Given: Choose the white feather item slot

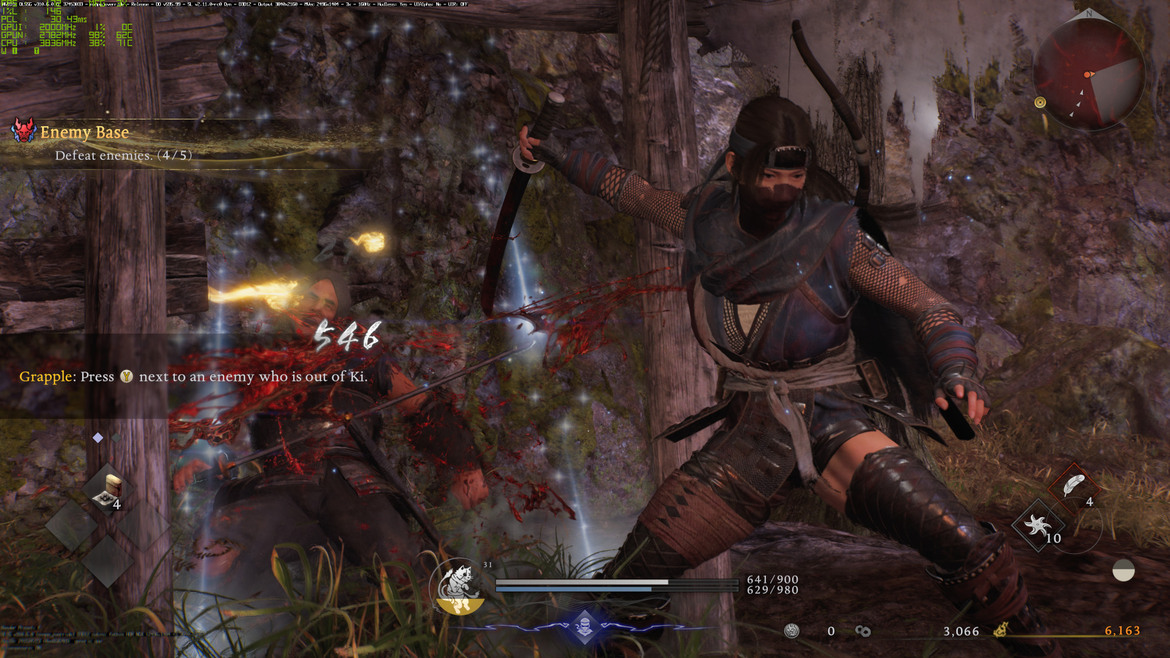Looking at the screenshot, I should [1072, 487].
